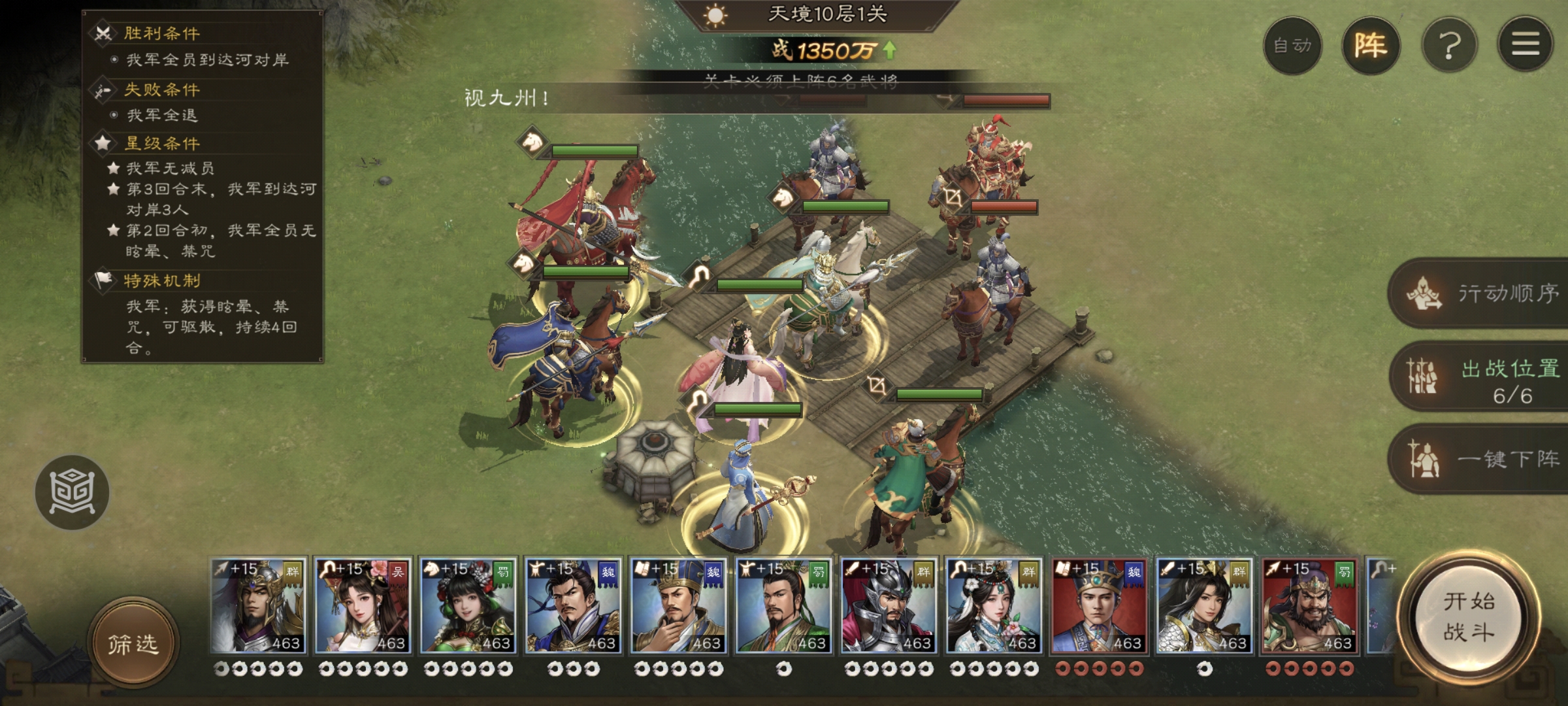Image resolution: width=1568 pixels, height=706 pixels.
Task: Start the battle with 开始战斗
Action: 1469,616
